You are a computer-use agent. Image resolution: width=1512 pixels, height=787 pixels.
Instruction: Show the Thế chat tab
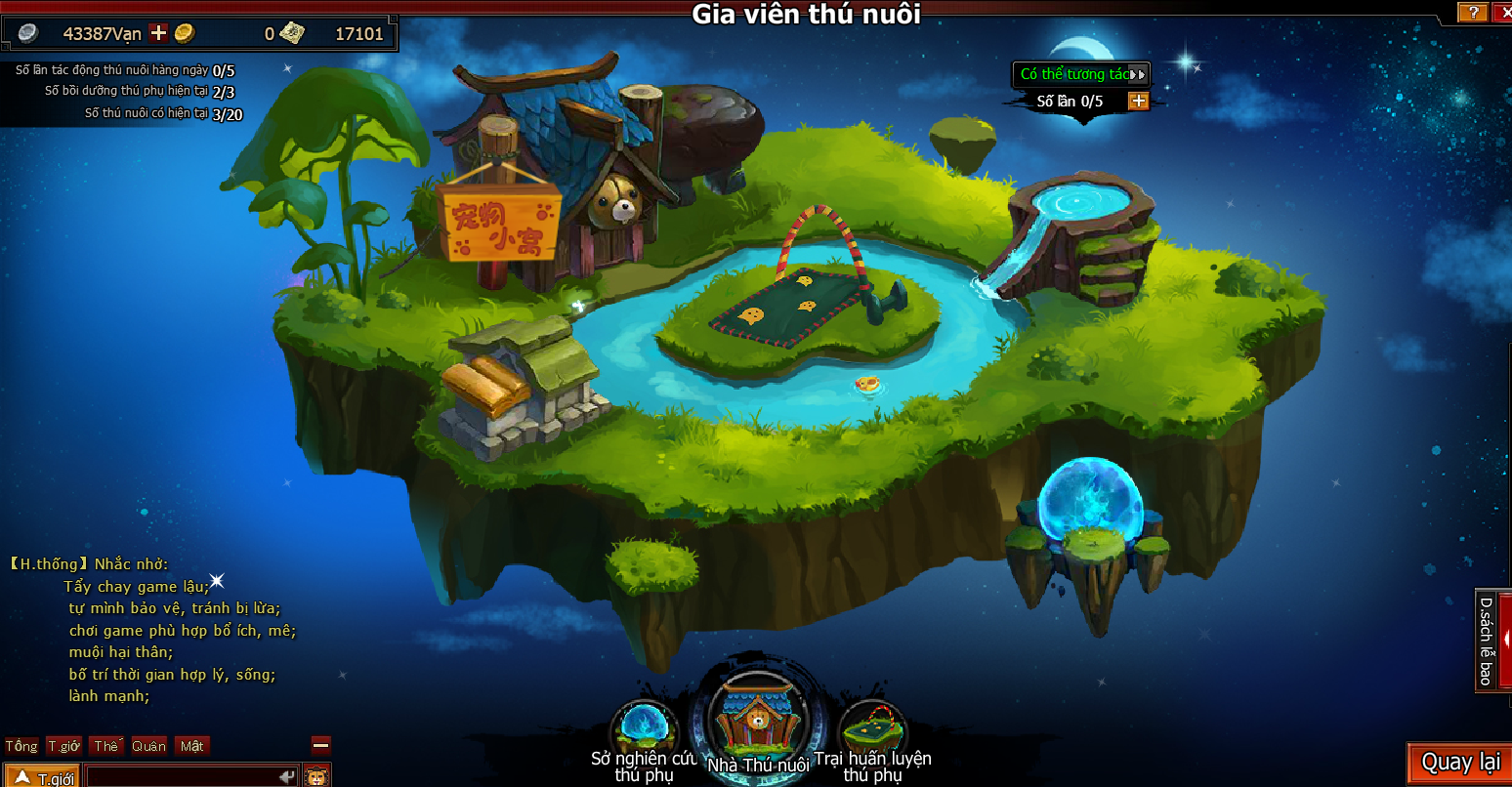pos(105,746)
